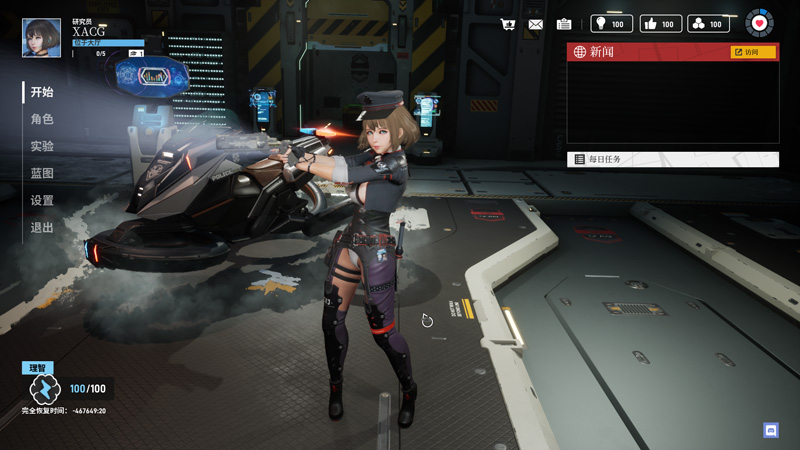Open the shopping cart store icon

pos(508,24)
